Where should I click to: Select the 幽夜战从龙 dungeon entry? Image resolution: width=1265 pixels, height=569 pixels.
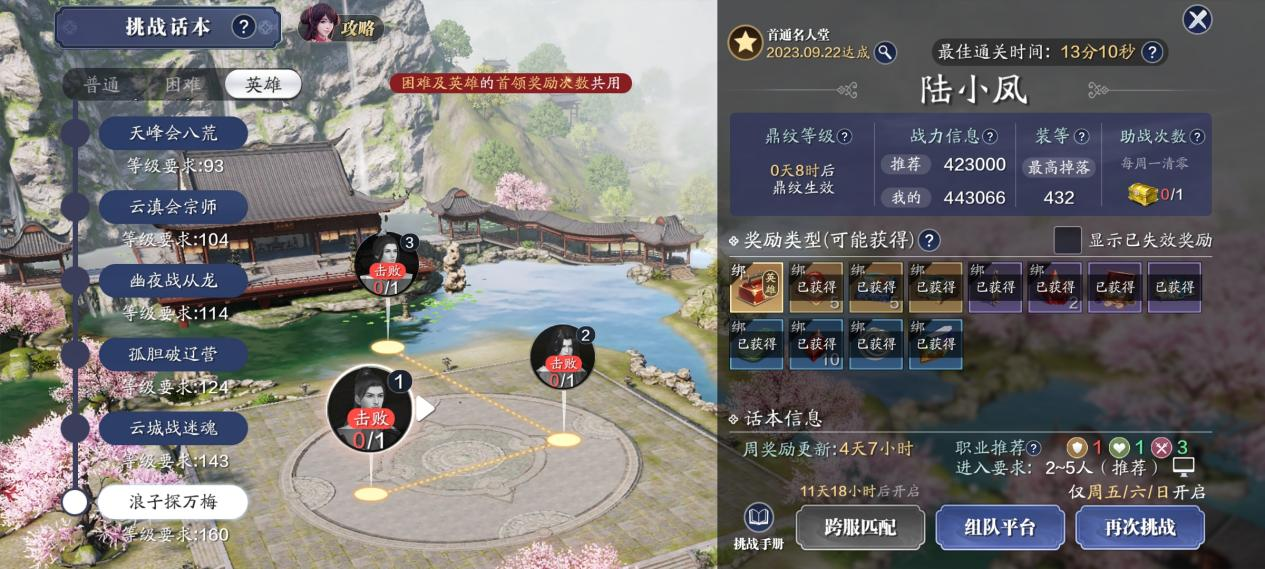[173, 281]
